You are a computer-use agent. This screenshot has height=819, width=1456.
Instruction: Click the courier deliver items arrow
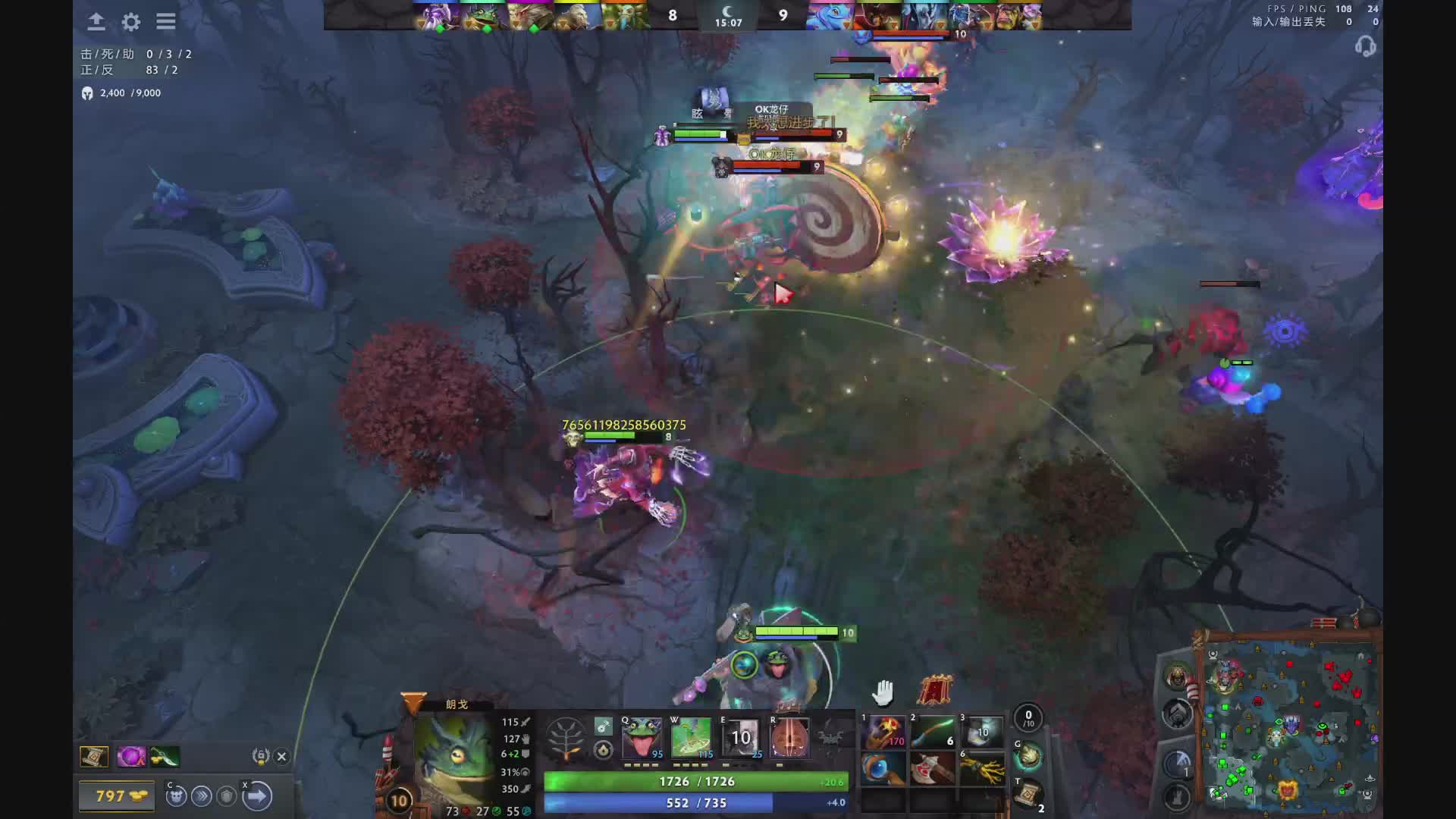point(257,796)
